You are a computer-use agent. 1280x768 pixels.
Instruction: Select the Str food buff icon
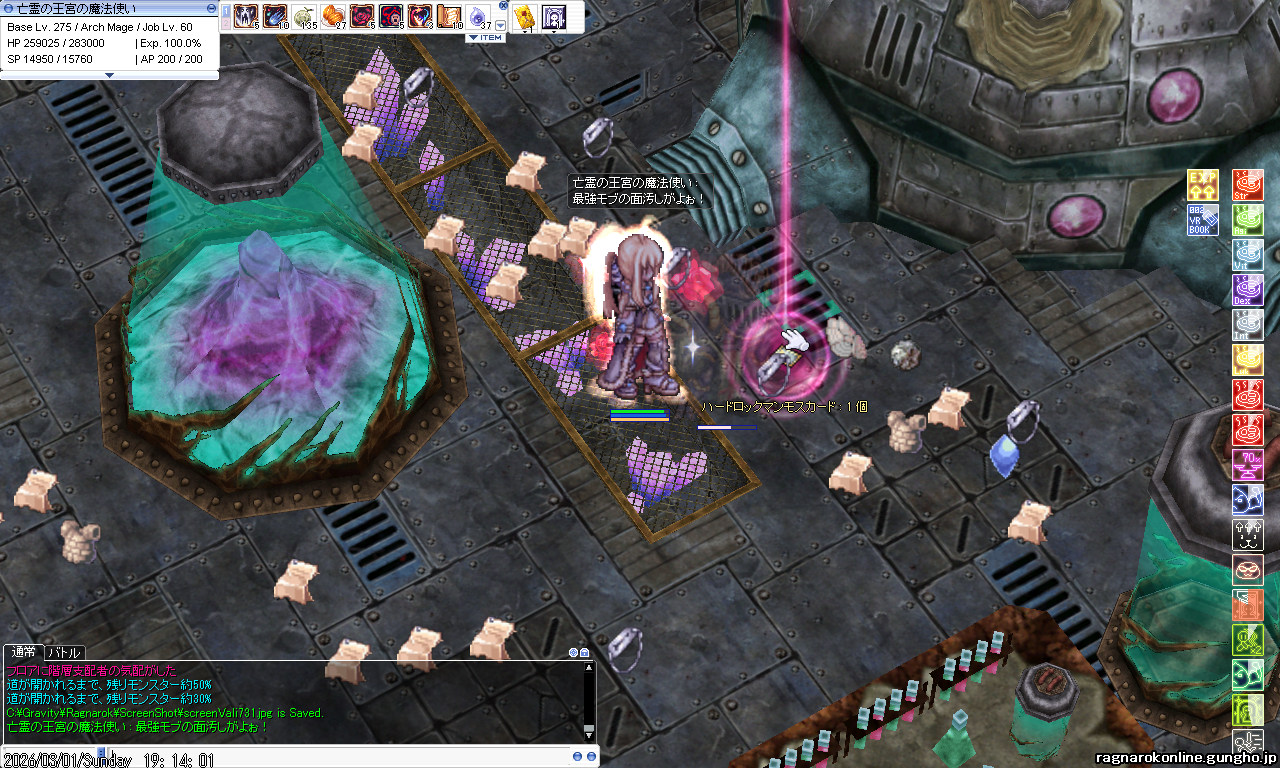[x=1247, y=185]
